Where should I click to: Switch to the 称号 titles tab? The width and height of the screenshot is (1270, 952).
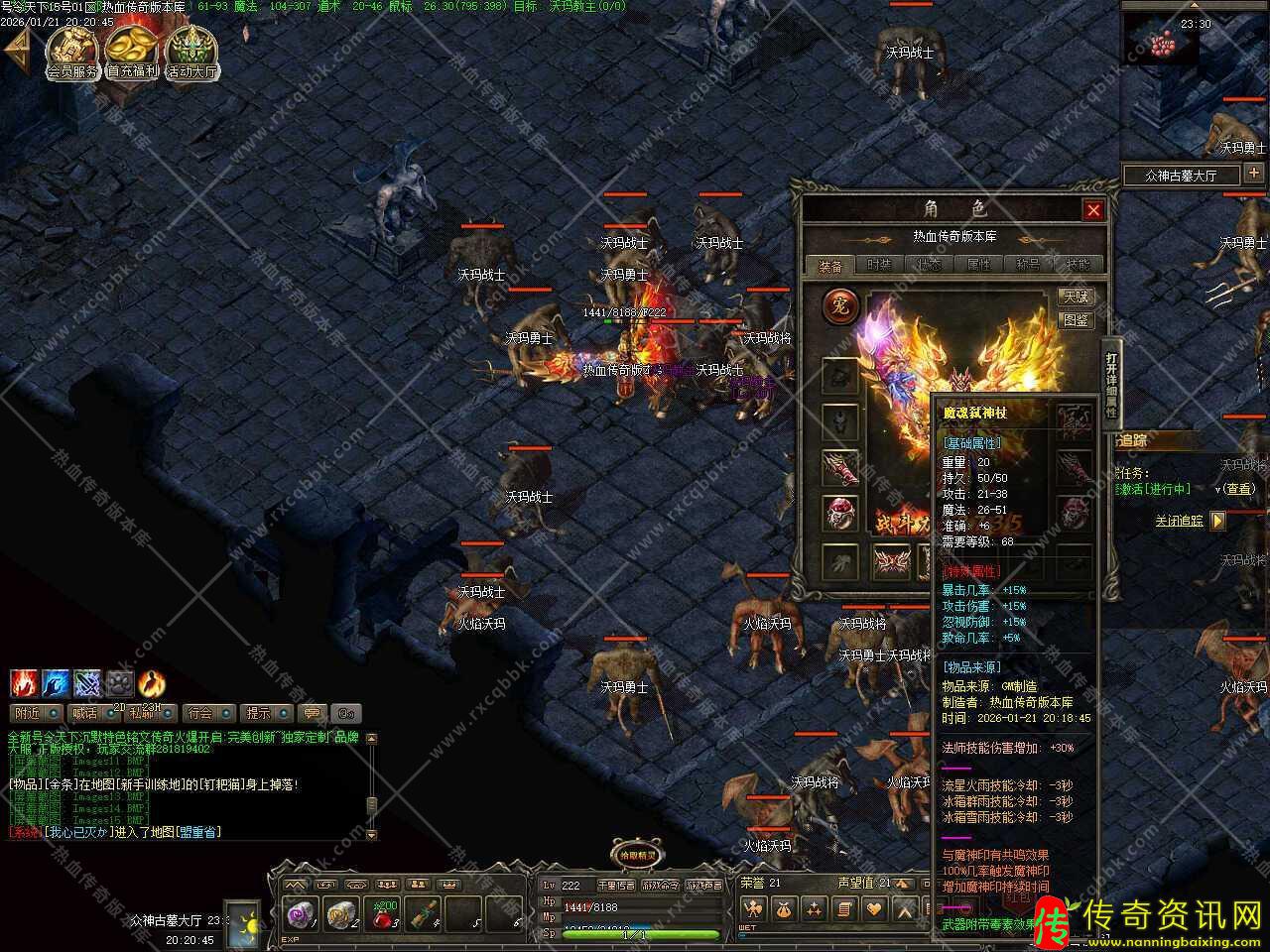tap(1028, 265)
